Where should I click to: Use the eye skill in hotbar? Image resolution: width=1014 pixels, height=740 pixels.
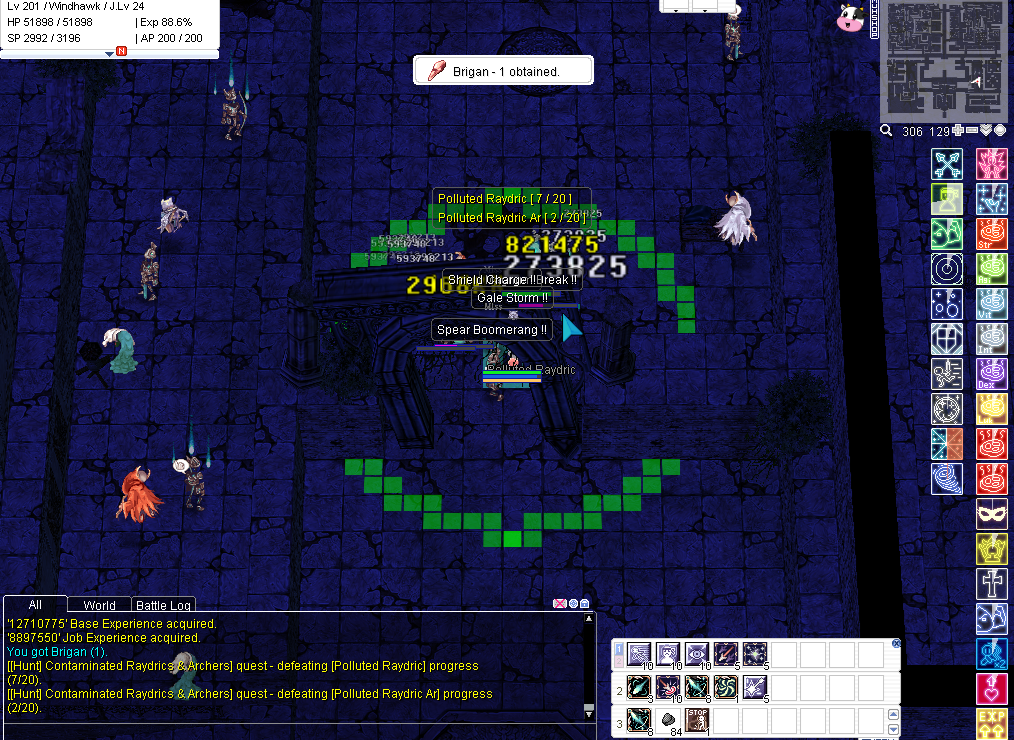pyautogui.click(x=697, y=655)
